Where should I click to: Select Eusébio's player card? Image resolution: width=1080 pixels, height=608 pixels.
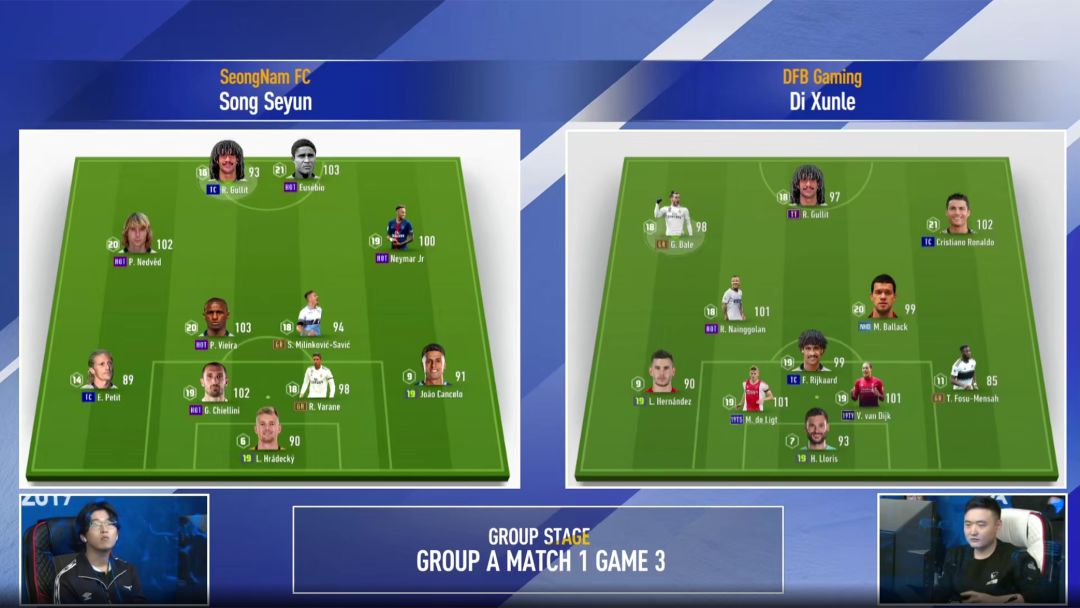click(x=304, y=161)
